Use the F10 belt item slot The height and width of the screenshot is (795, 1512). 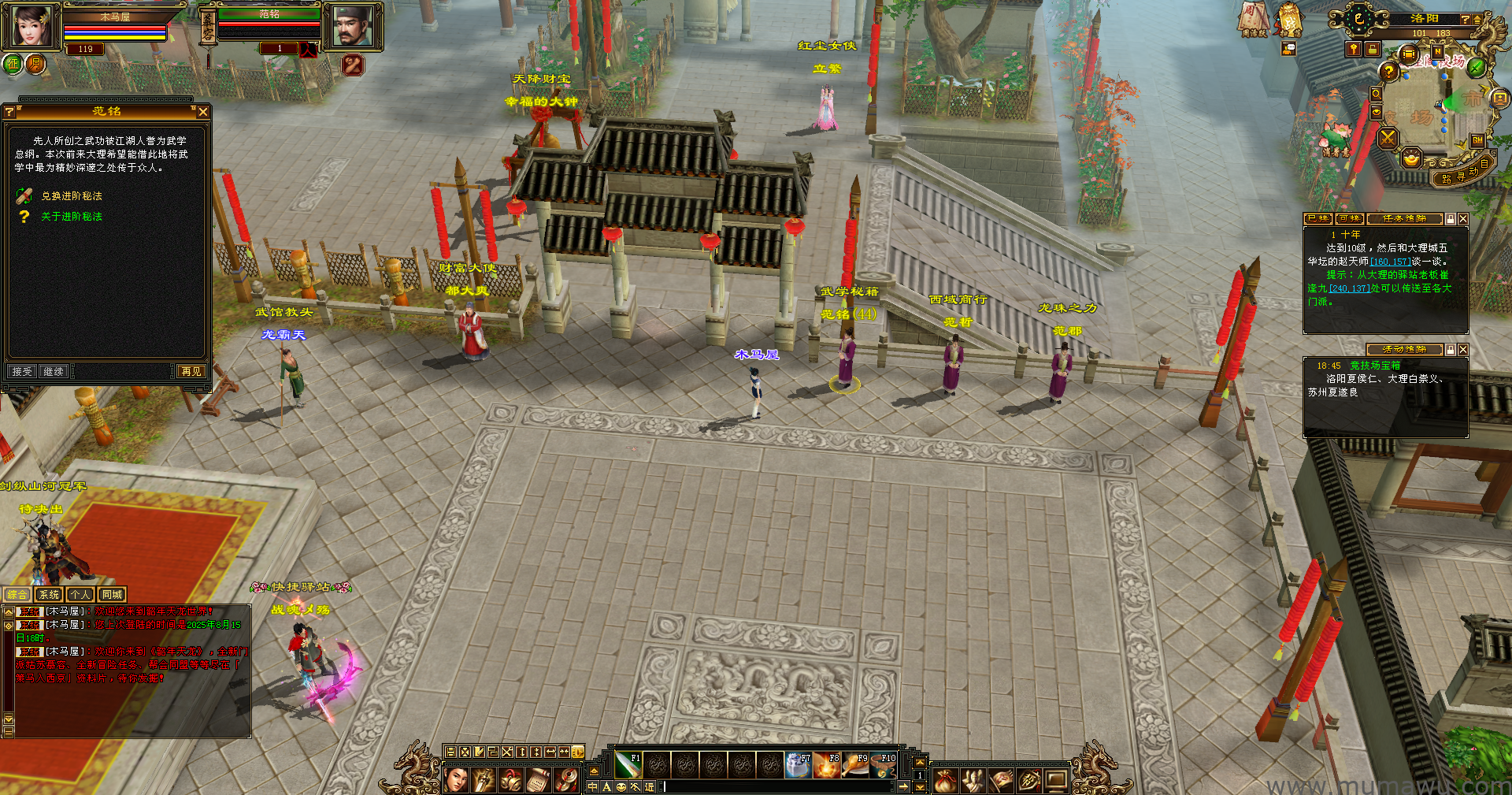point(884,764)
